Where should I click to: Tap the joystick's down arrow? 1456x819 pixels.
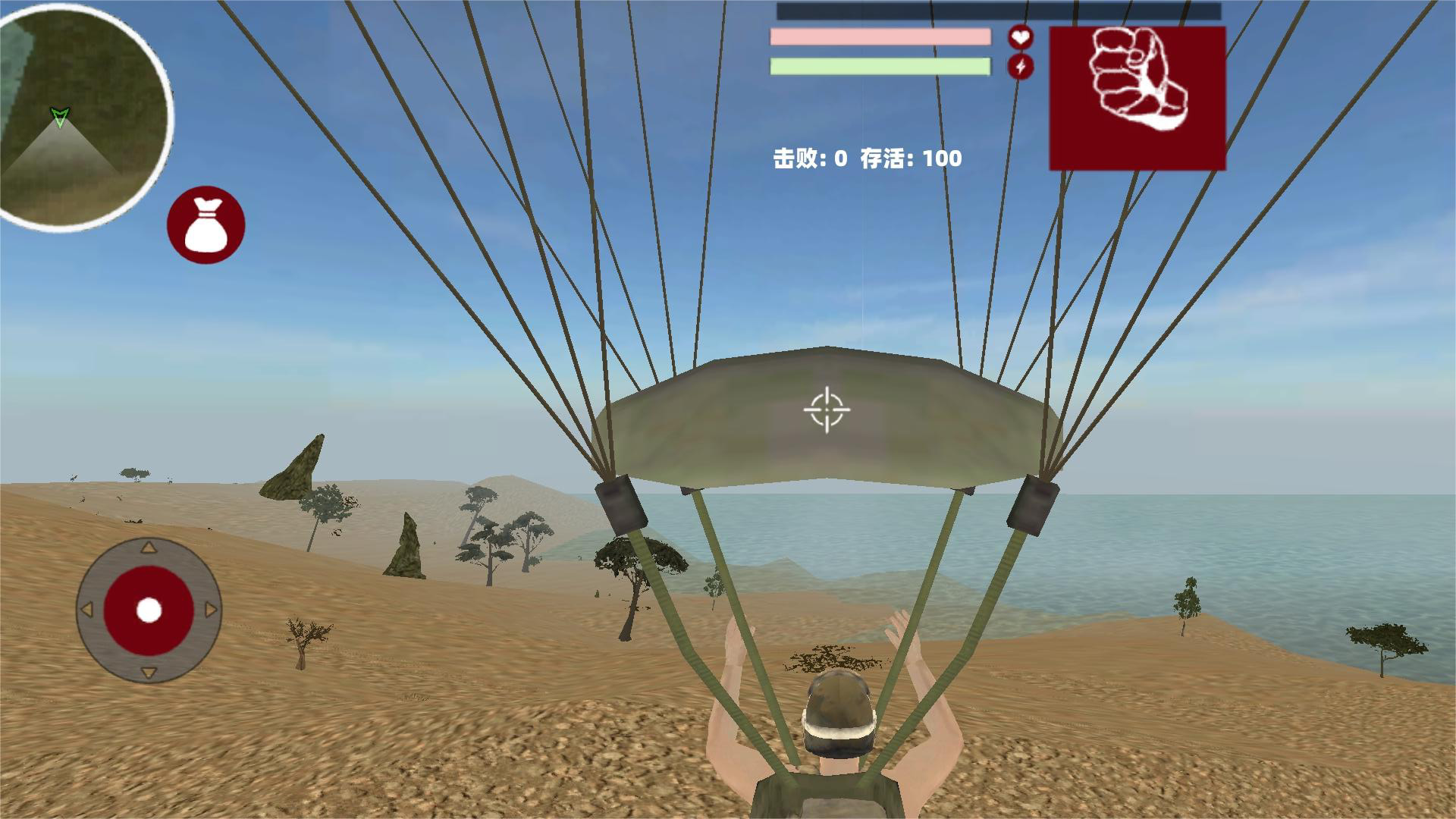149,673
